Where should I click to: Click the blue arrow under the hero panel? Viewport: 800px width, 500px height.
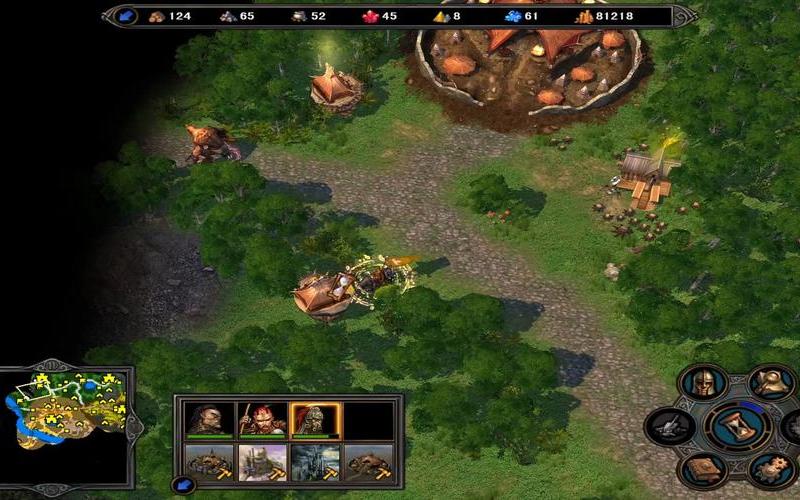click(x=183, y=486)
